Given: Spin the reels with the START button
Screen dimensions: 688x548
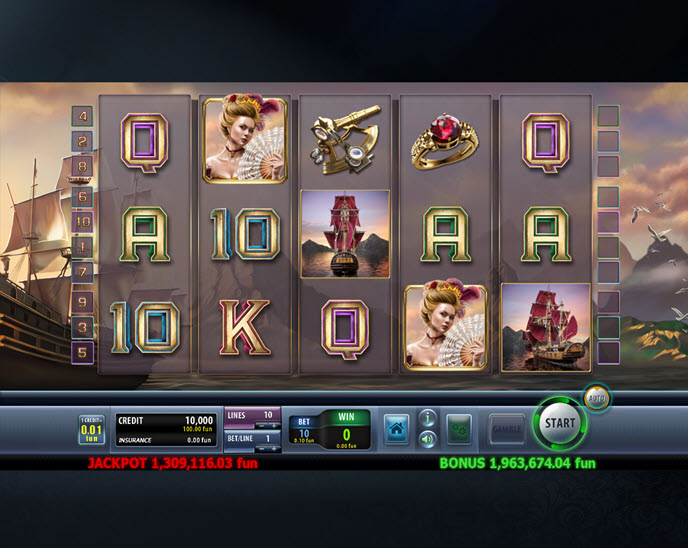Looking at the screenshot, I should click(560, 423).
